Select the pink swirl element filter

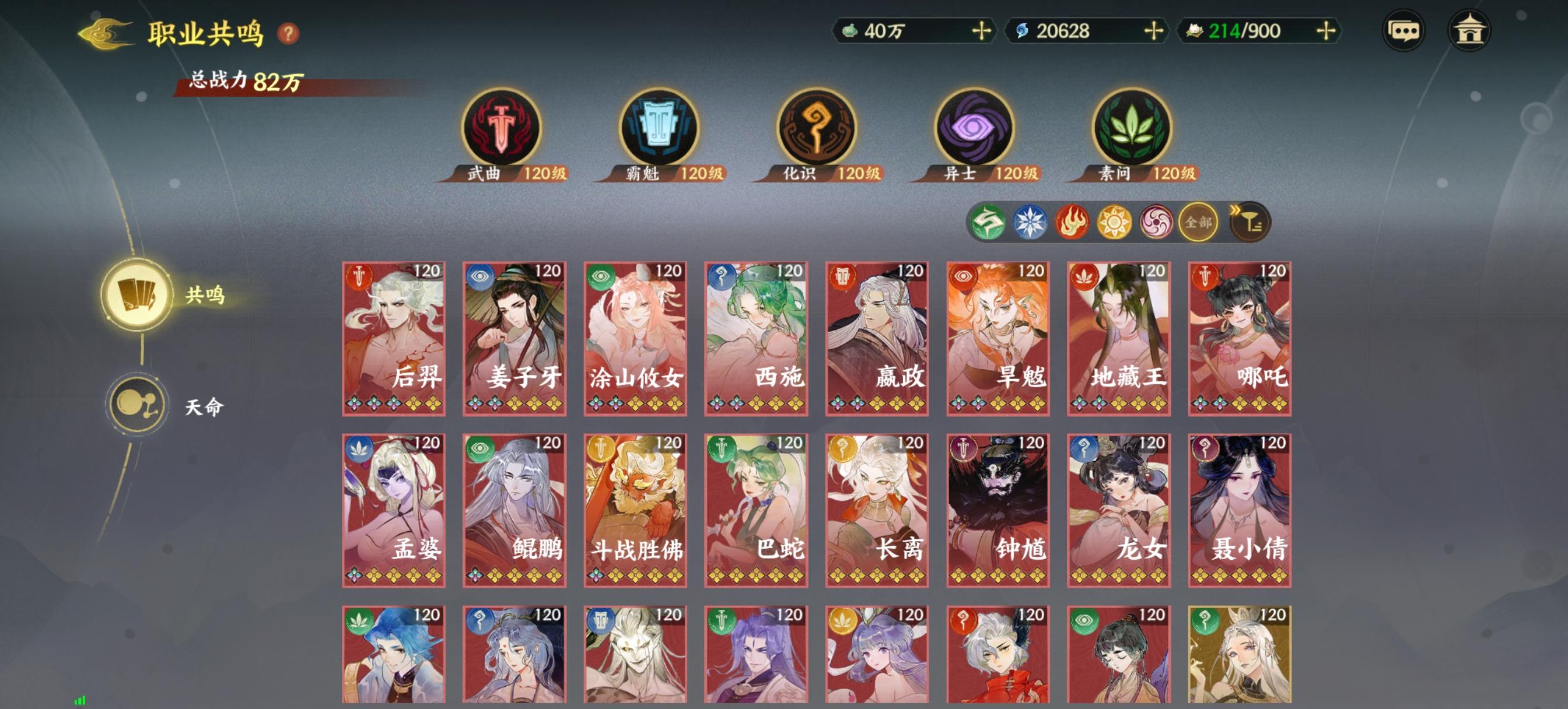point(1157,222)
